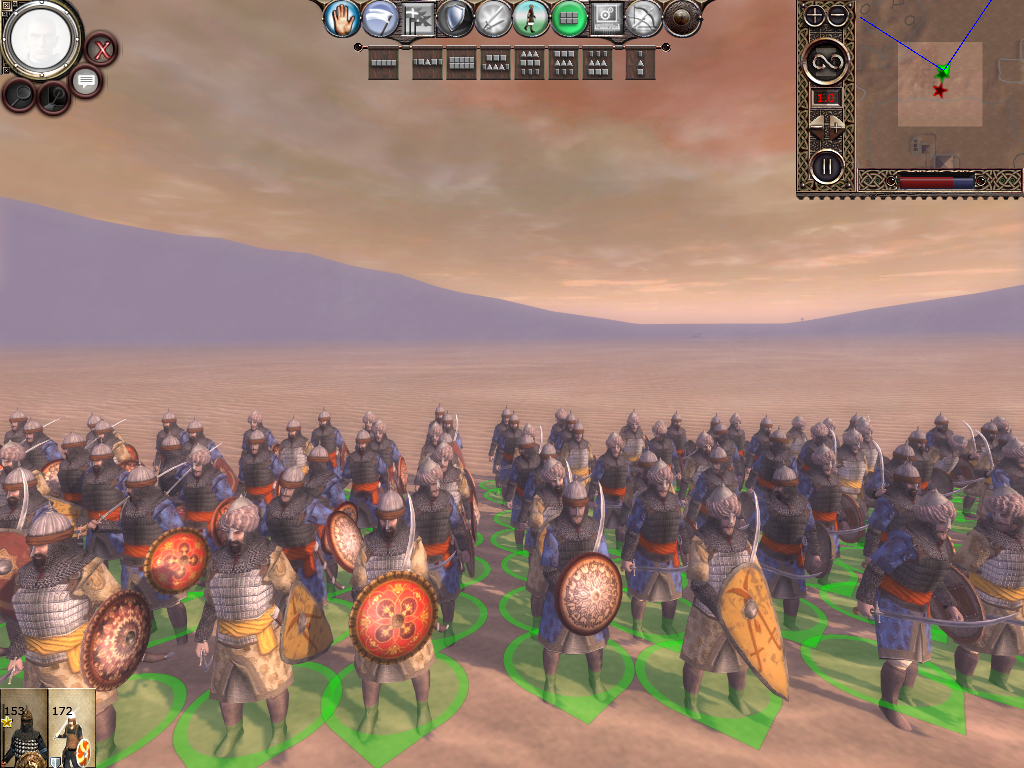Open the speech bubble advice button
This screenshot has width=1024, height=768.
tap(85, 81)
